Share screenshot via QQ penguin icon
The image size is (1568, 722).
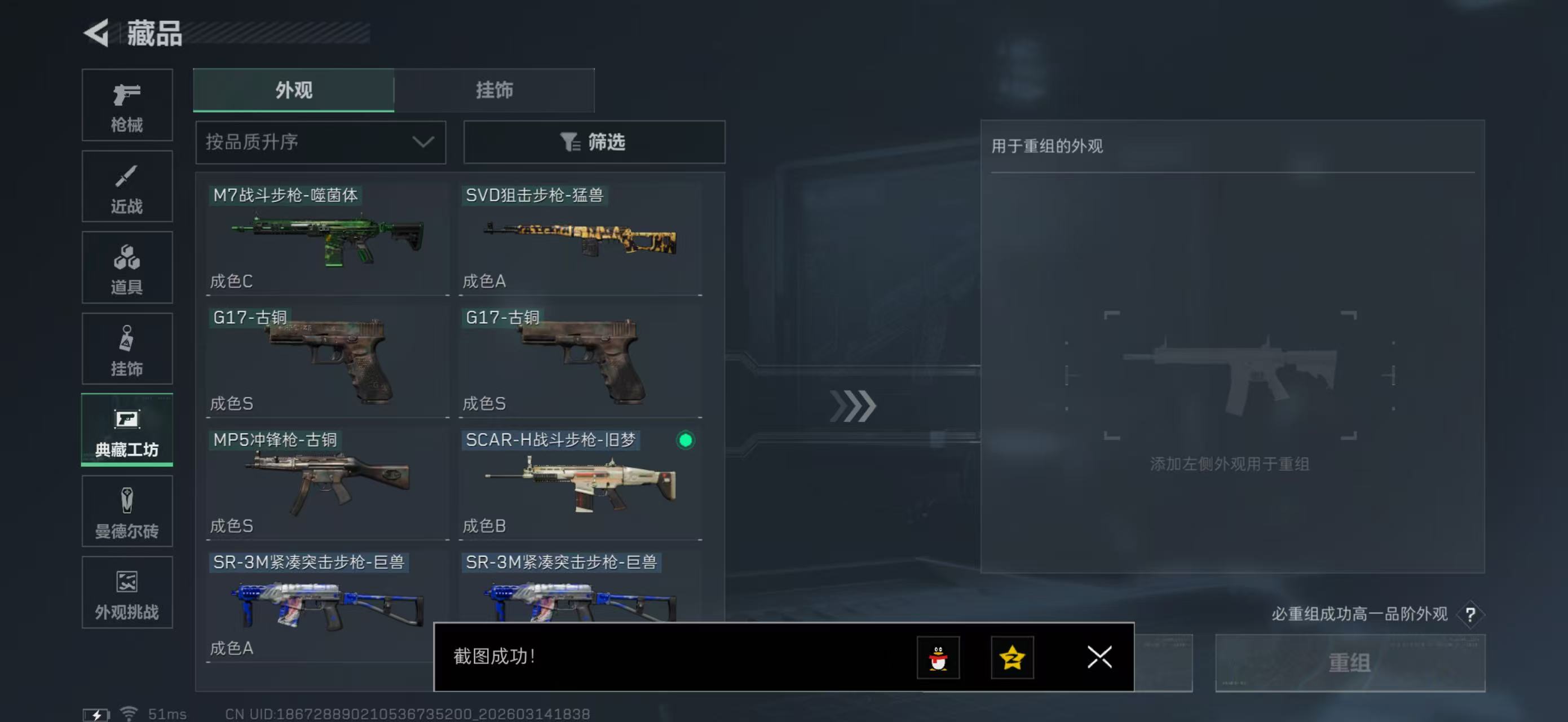pyautogui.click(x=939, y=658)
